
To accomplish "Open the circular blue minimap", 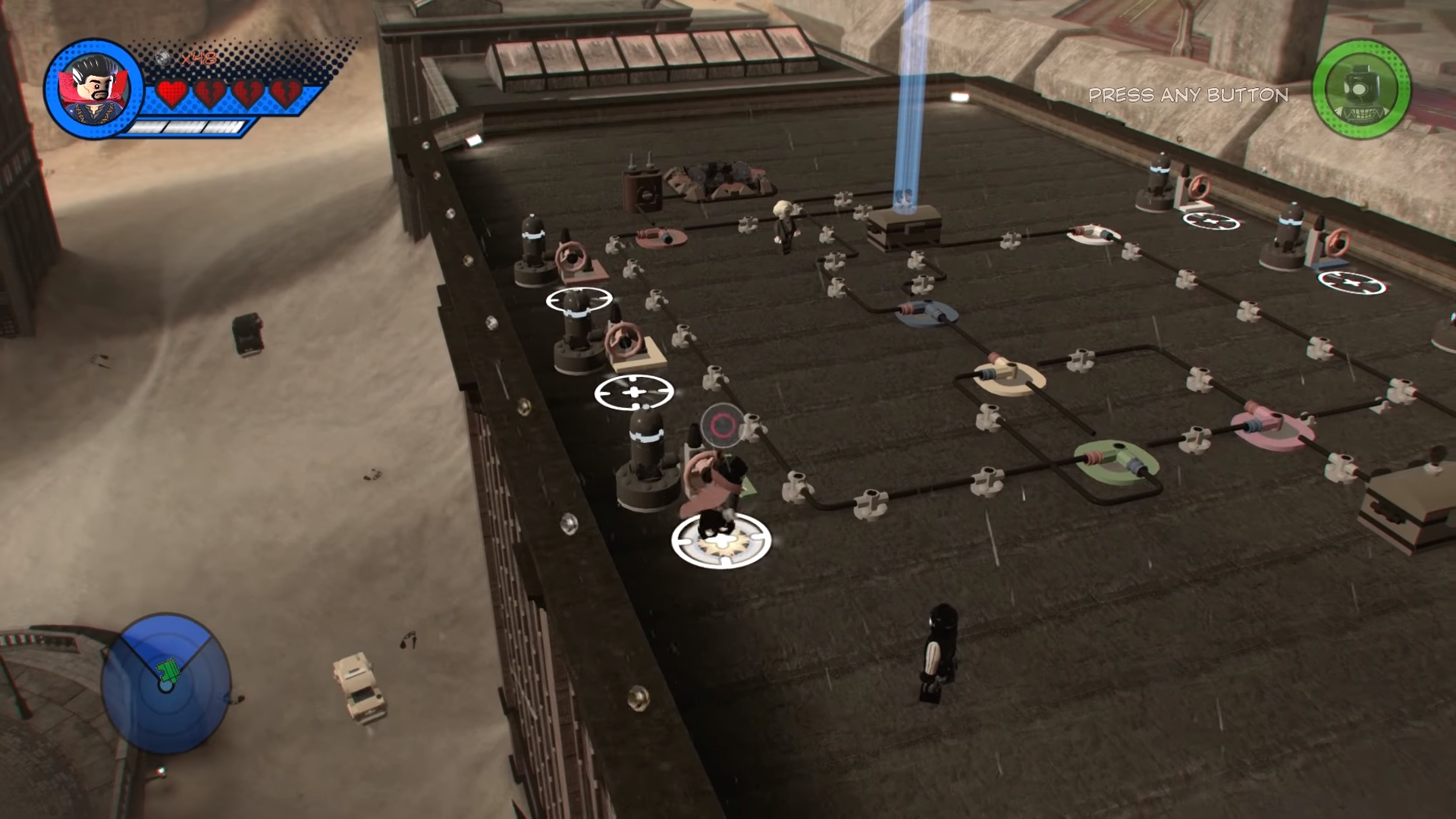I will coord(165,682).
